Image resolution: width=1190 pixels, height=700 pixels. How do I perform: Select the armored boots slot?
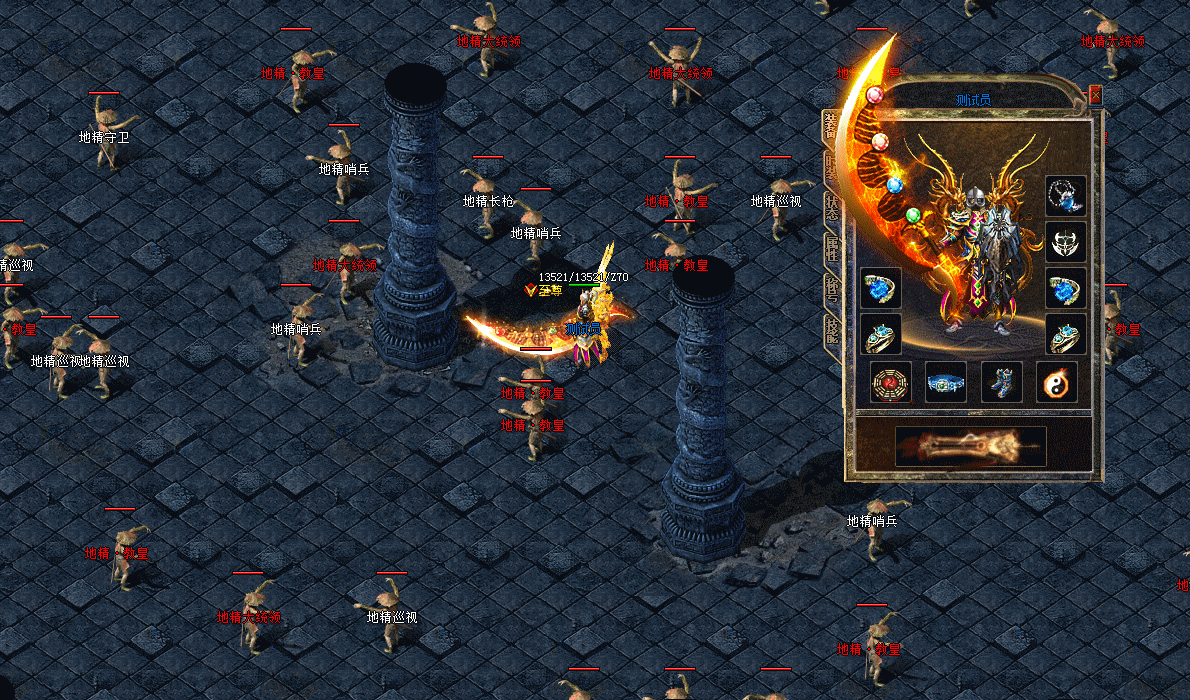coord(1001,382)
